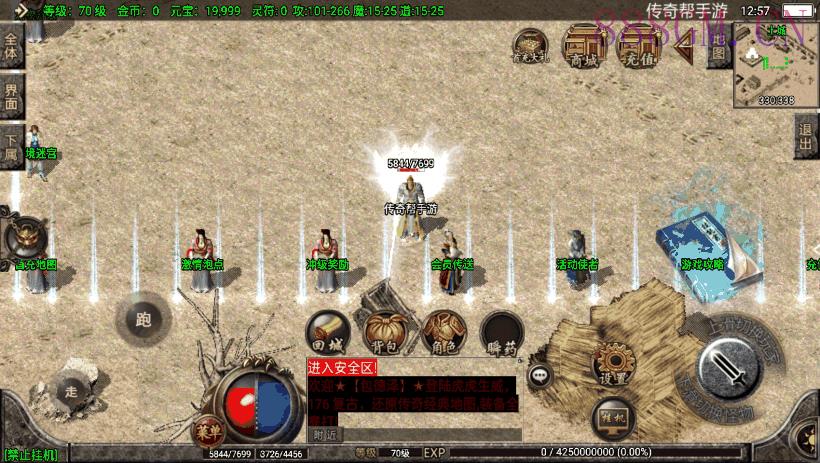The width and height of the screenshot is (820, 463).
Task: Open the 菜单 menu button
Action: pos(207,429)
